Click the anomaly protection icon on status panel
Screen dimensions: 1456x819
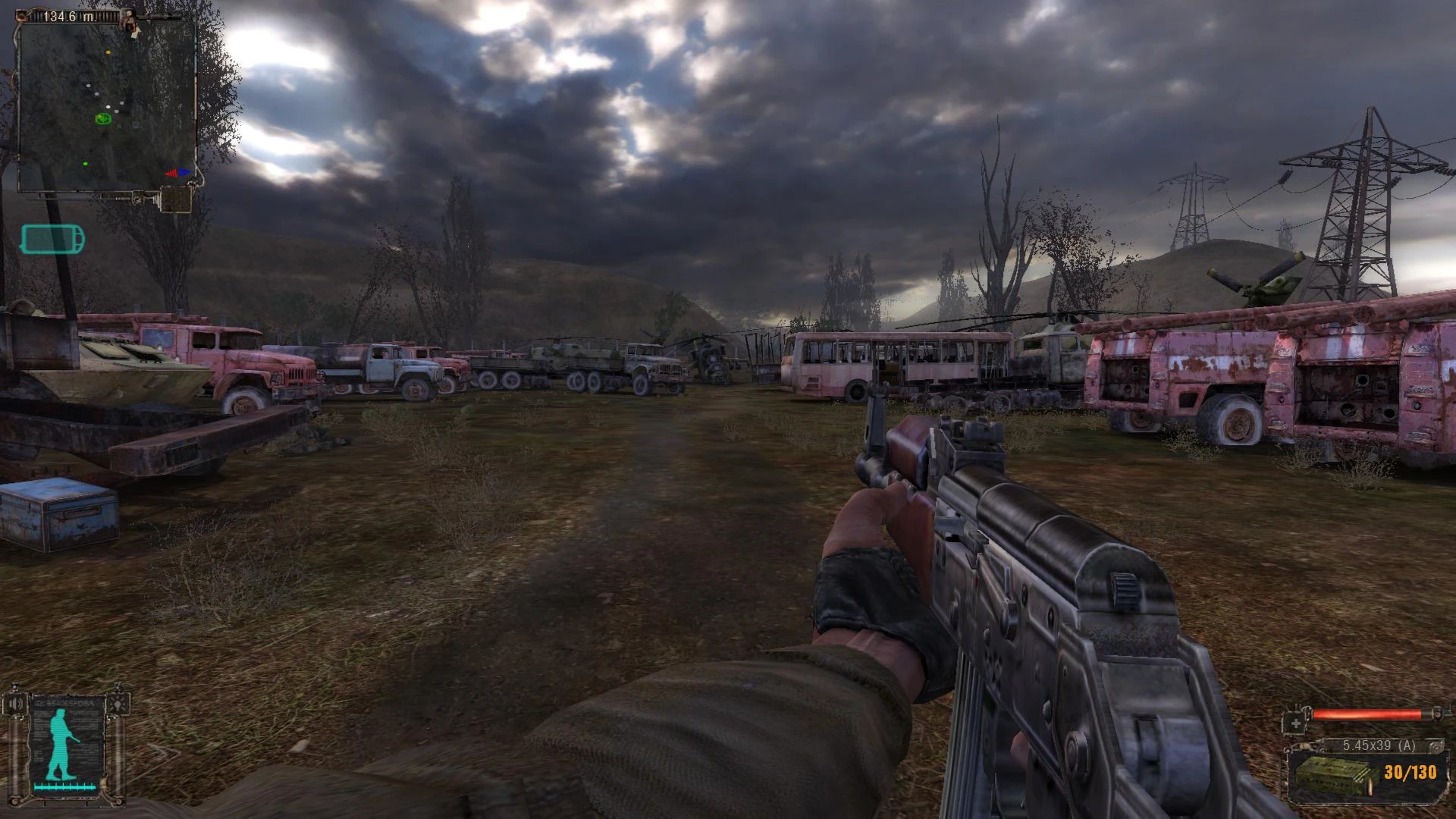(x=118, y=704)
